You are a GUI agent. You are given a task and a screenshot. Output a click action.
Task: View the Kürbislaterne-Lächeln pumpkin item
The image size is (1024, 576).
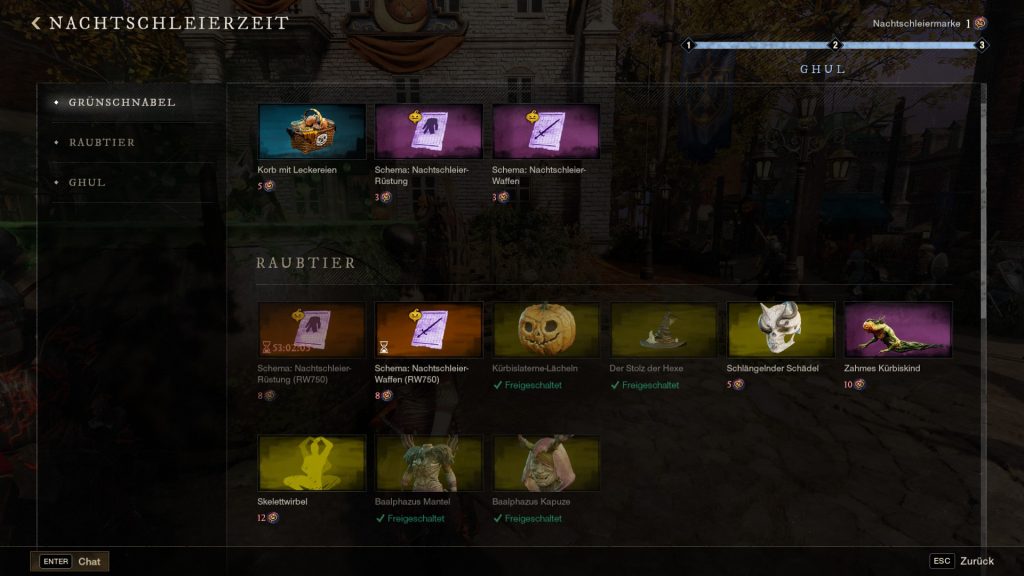[545, 330]
